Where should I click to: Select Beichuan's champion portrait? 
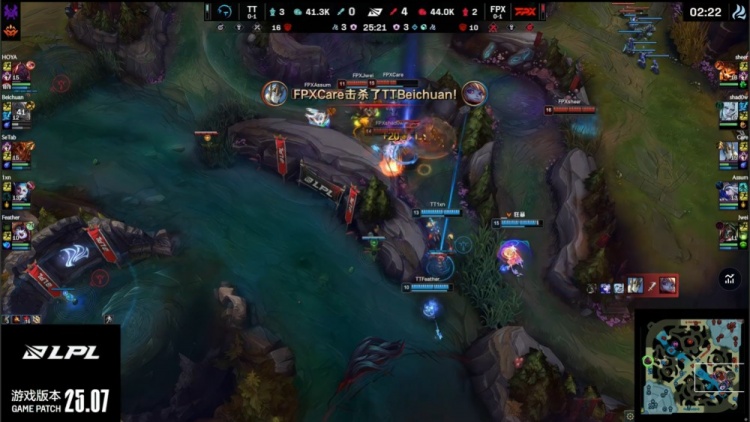pos(23,111)
